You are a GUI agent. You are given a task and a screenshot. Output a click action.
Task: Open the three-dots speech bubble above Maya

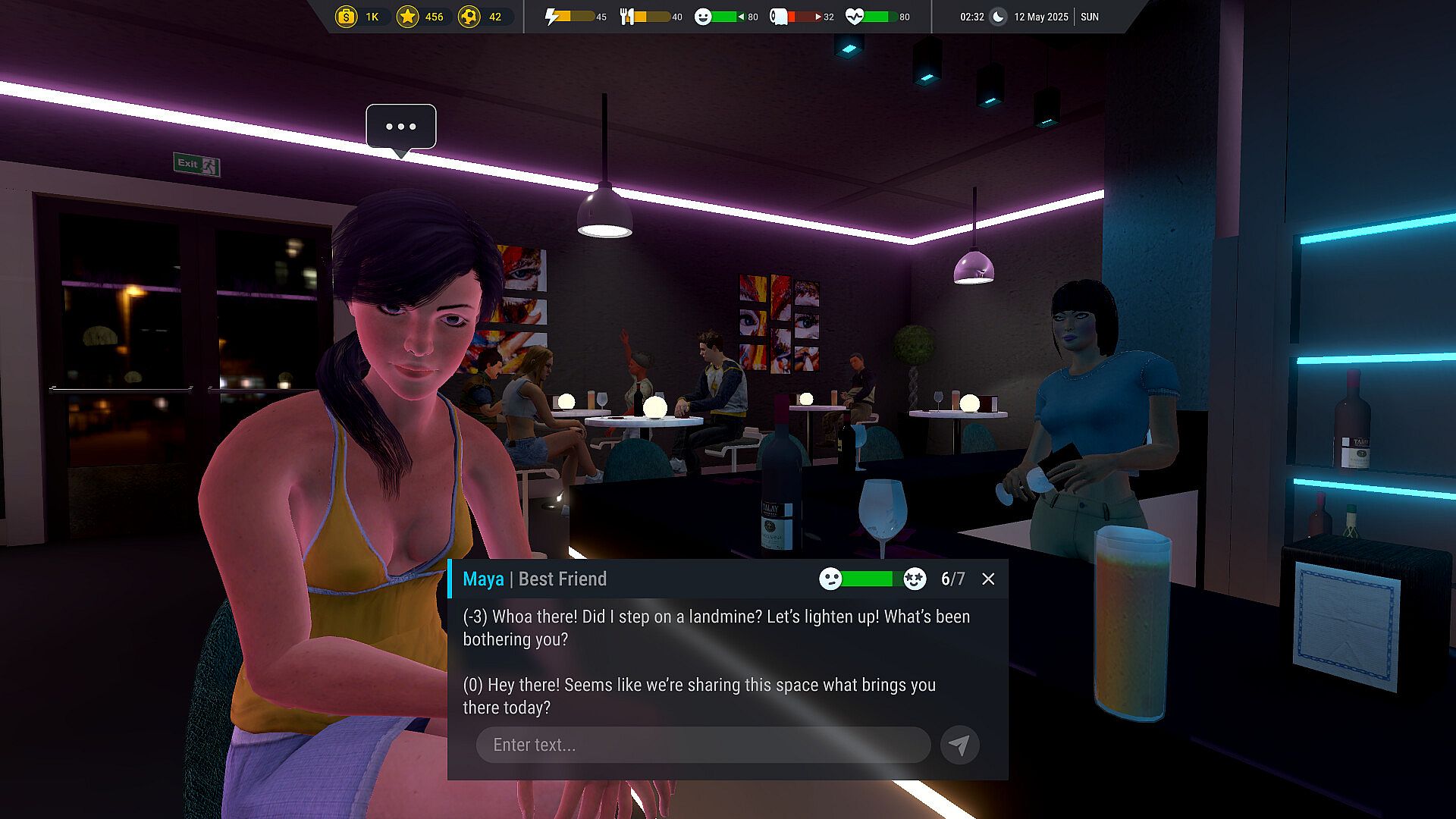click(x=401, y=127)
